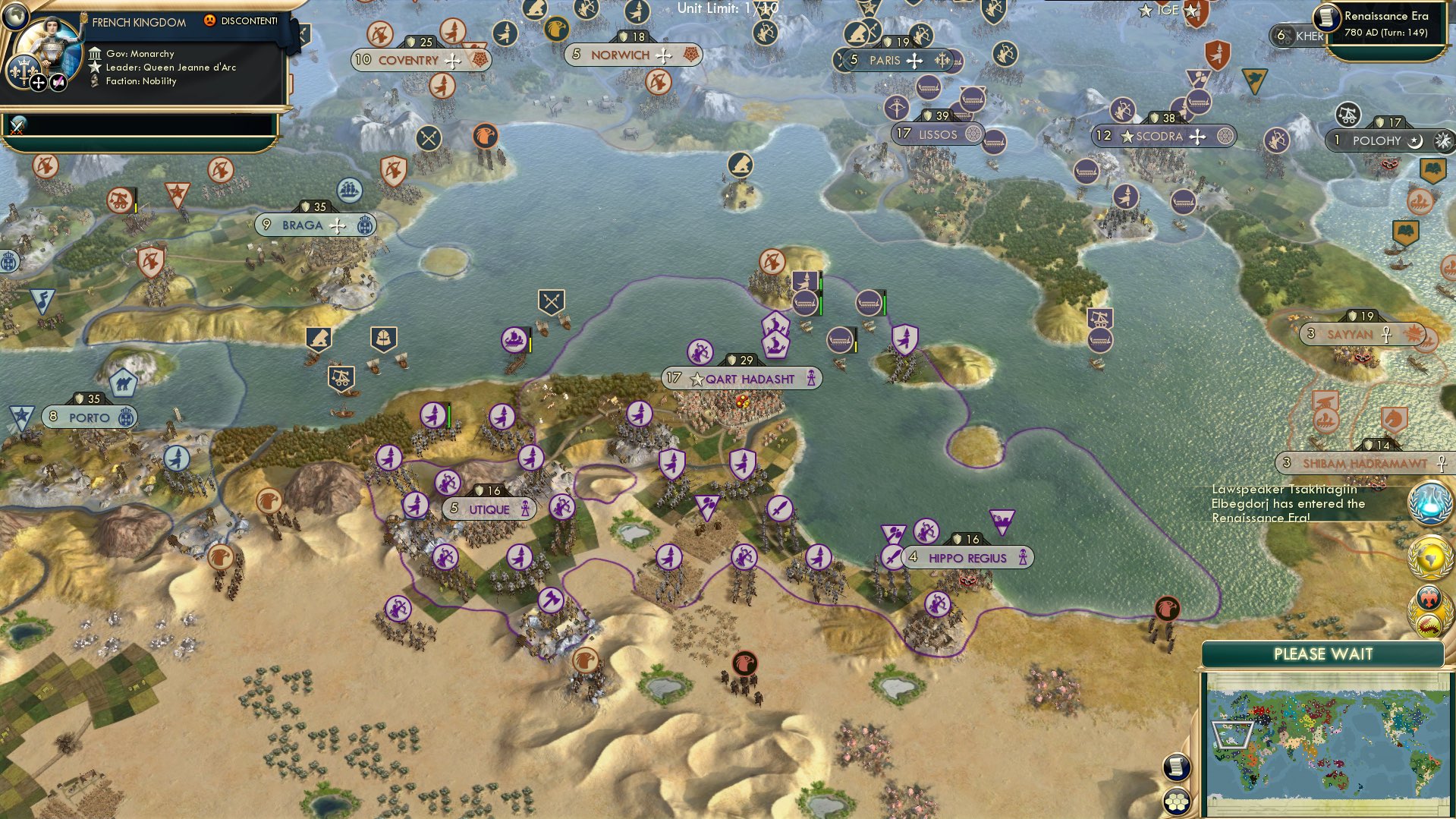Screen dimensions: 1456x819
Task: Click the world minimap in the corner
Action: coord(1331,744)
